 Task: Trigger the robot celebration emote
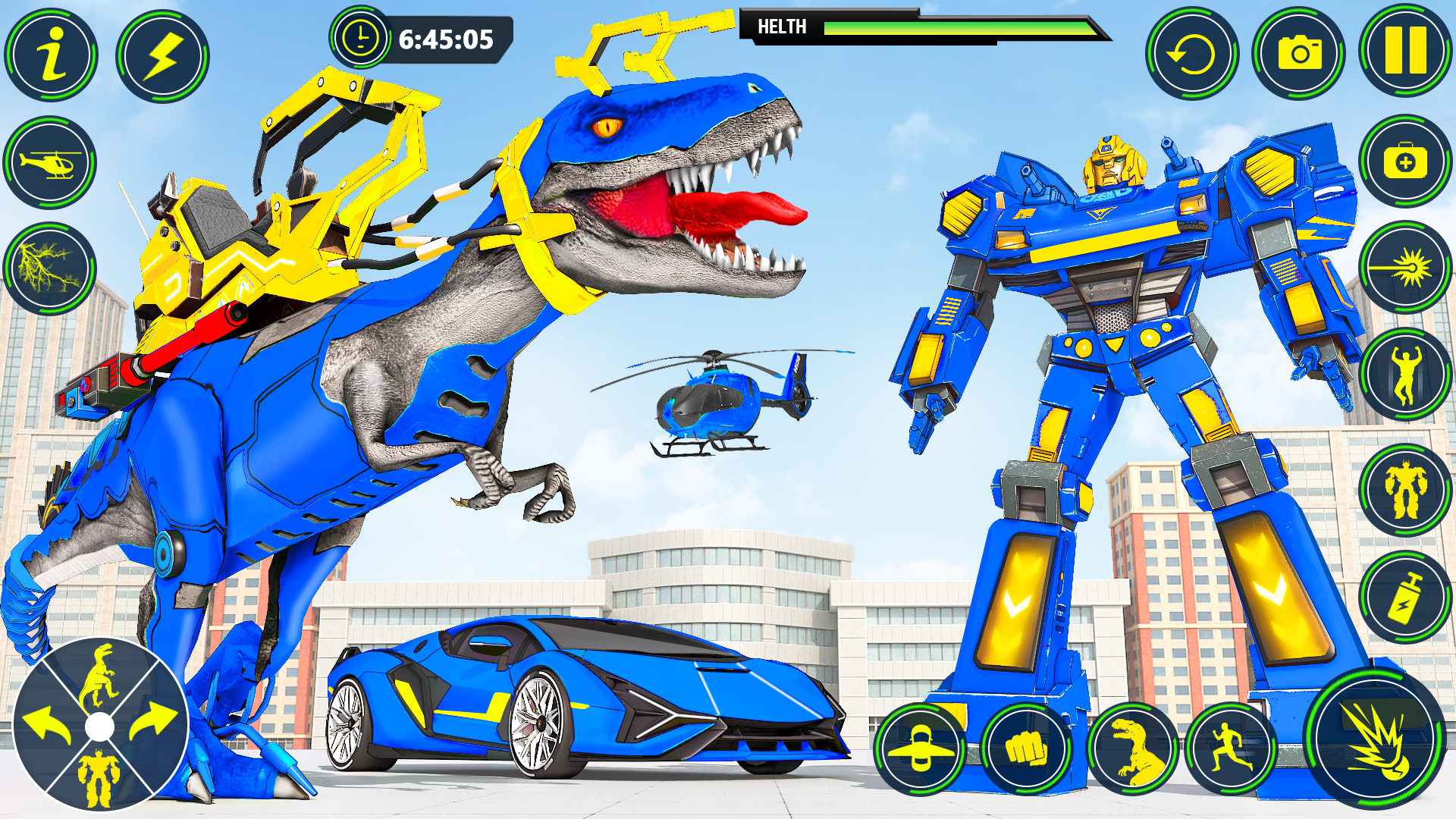pyautogui.click(x=1407, y=372)
